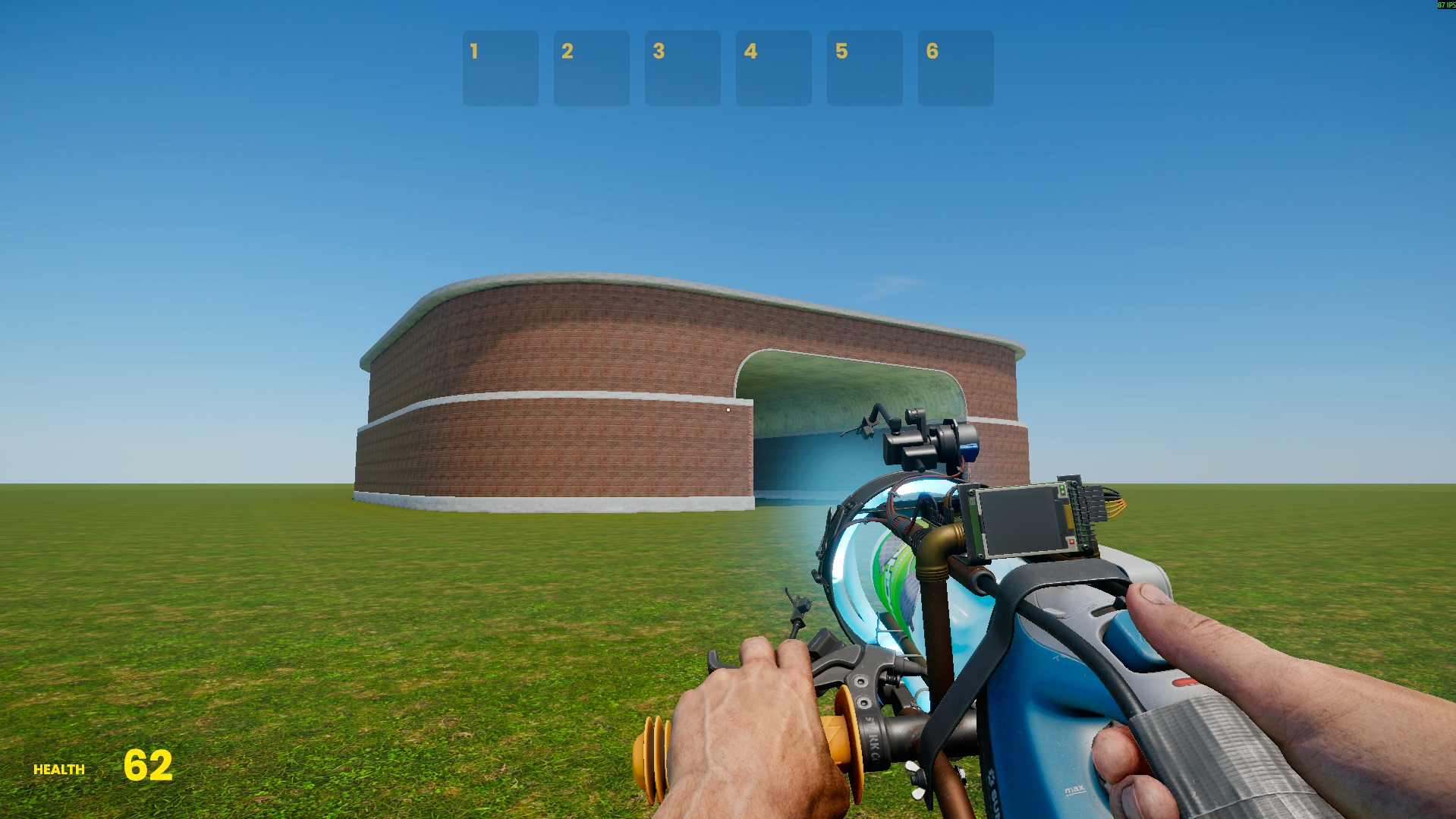Switch to weapon category slot 4

tap(773, 68)
